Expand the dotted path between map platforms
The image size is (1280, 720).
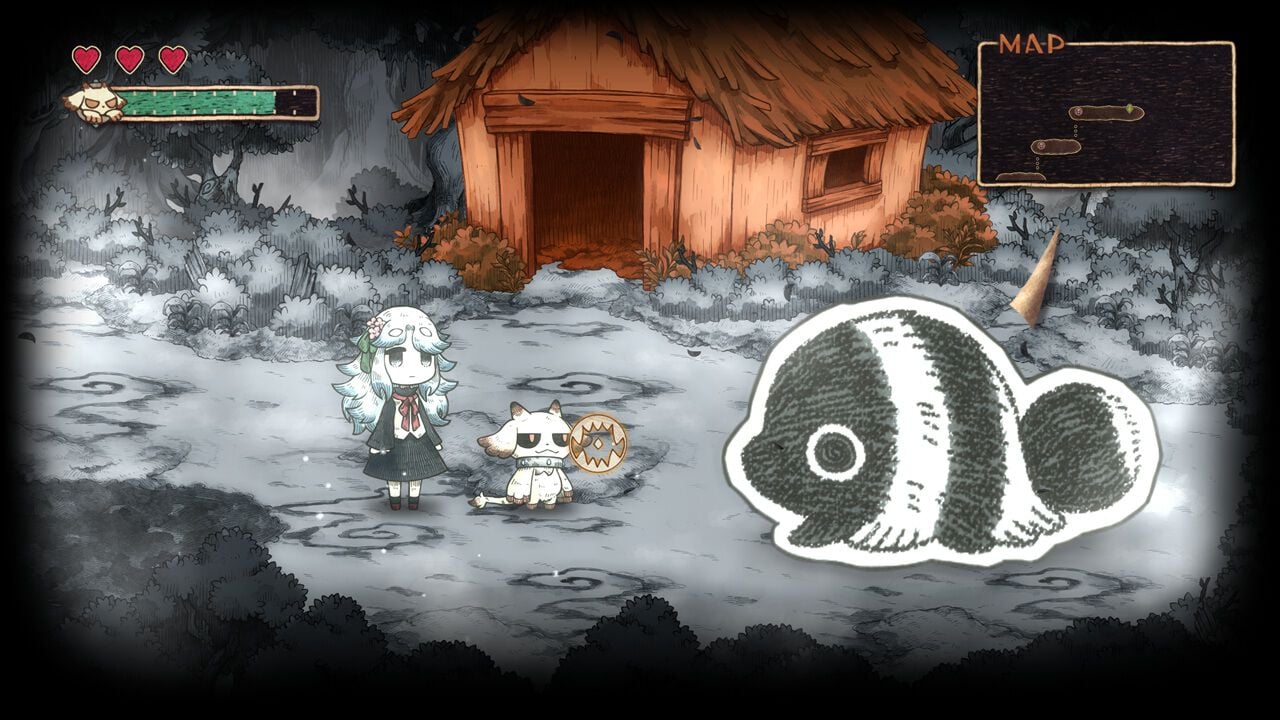(x=1076, y=129)
